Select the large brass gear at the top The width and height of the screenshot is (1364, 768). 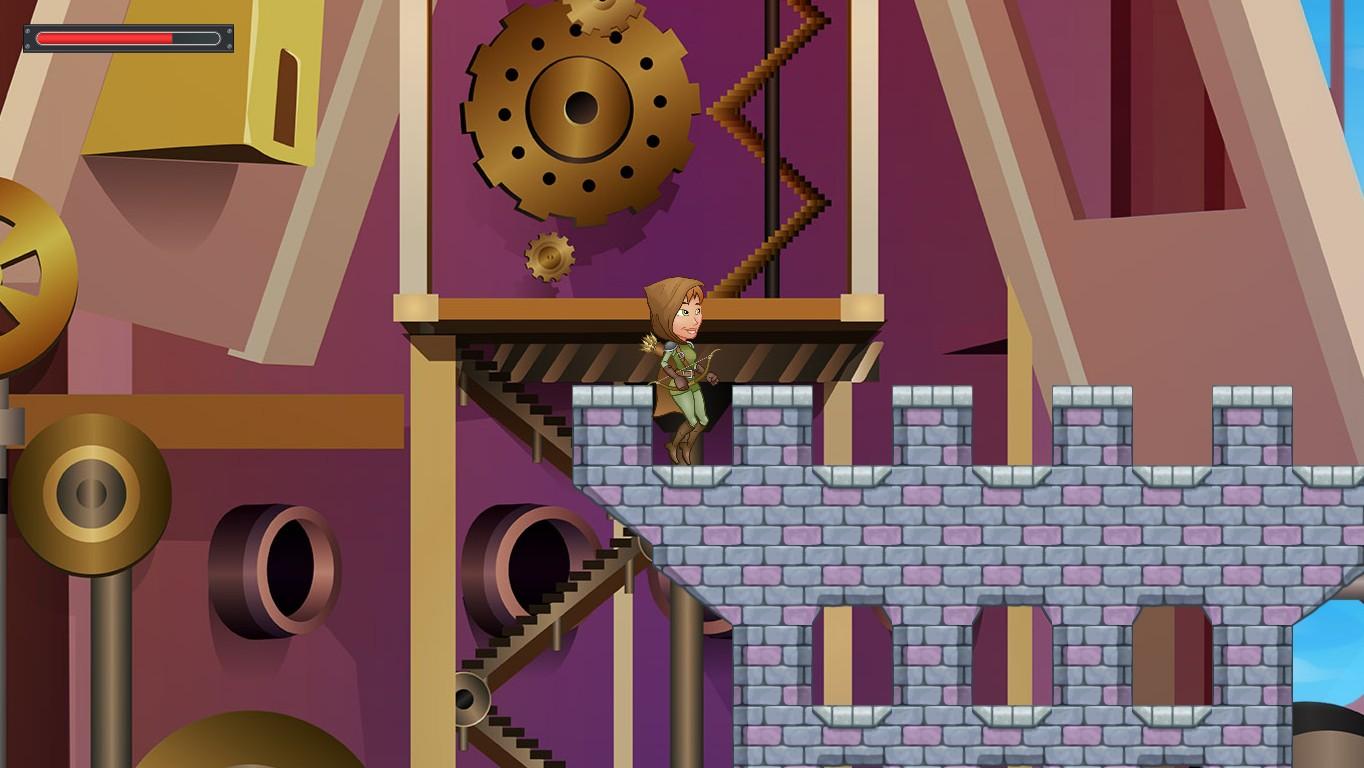point(578,105)
